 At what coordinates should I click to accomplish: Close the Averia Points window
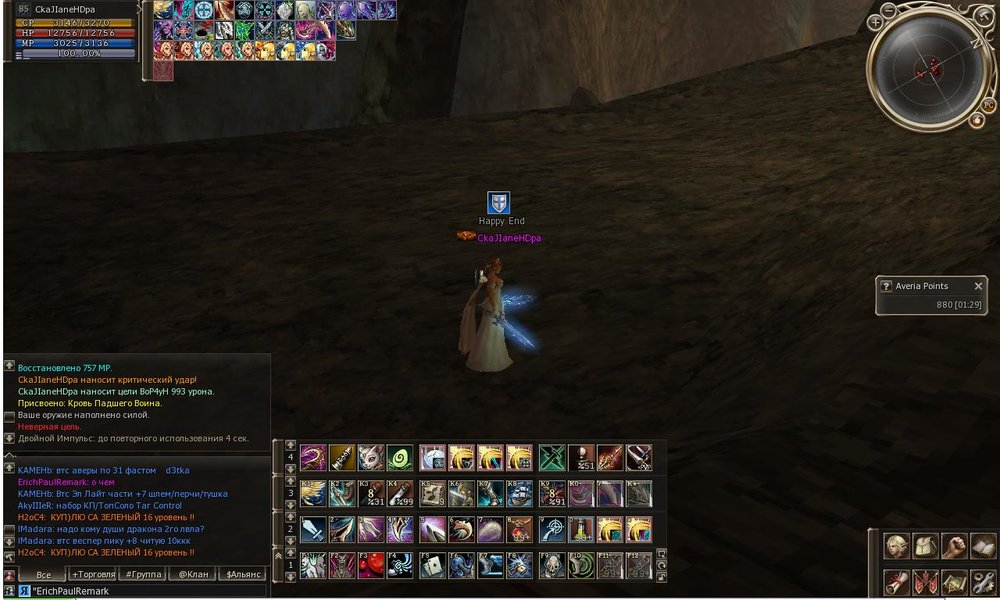[978, 286]
